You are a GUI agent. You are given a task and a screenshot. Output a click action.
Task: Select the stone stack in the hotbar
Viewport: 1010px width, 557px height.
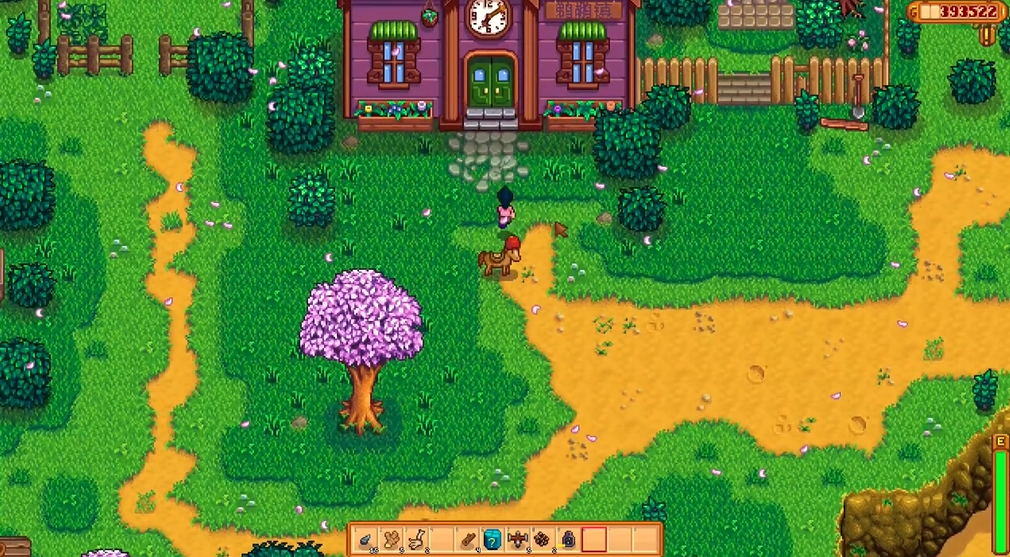pyautogui.click(x=367, y=540)
